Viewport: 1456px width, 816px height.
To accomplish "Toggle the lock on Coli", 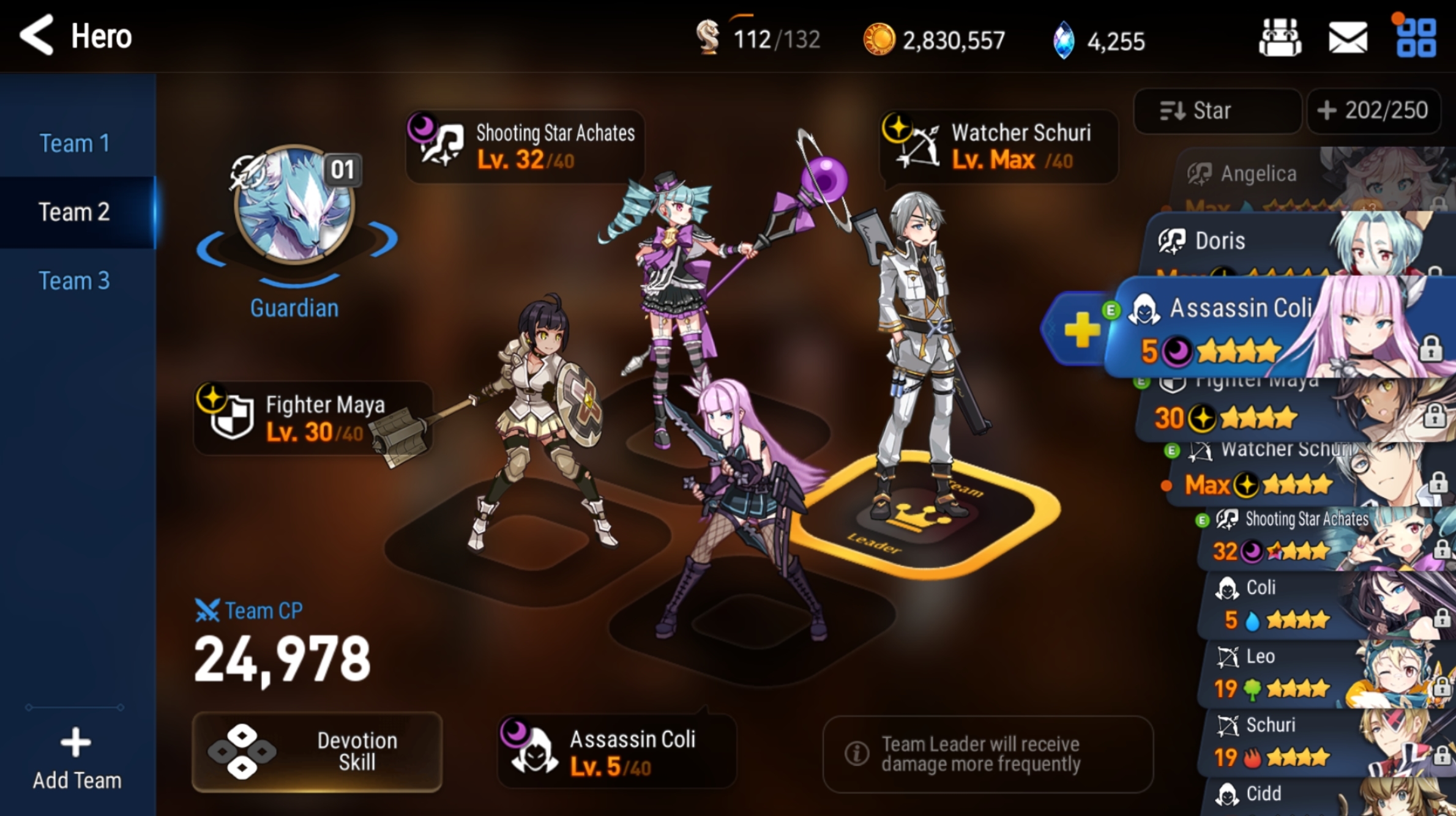I will tap(1441, 619).
